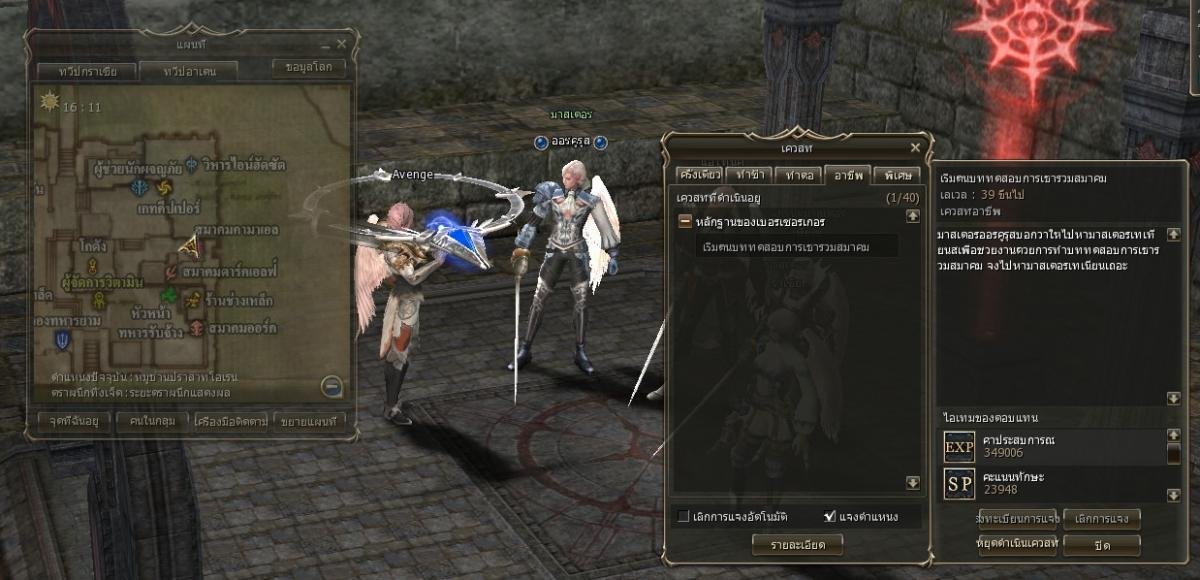Image resolution: width=1200 pixels, height=580 pixels.
Task: Open the ข้อมูลโลก world info button
Action: point(309,67)
